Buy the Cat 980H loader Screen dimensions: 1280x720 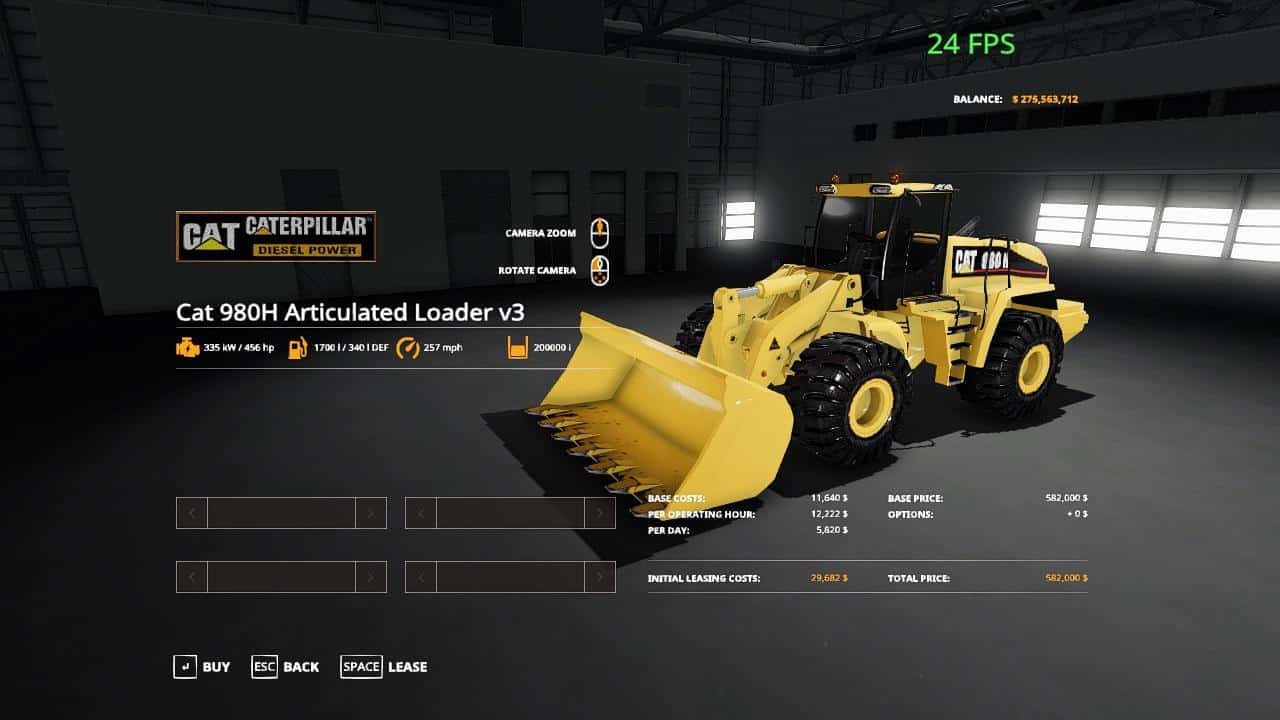tap(202, 667)
